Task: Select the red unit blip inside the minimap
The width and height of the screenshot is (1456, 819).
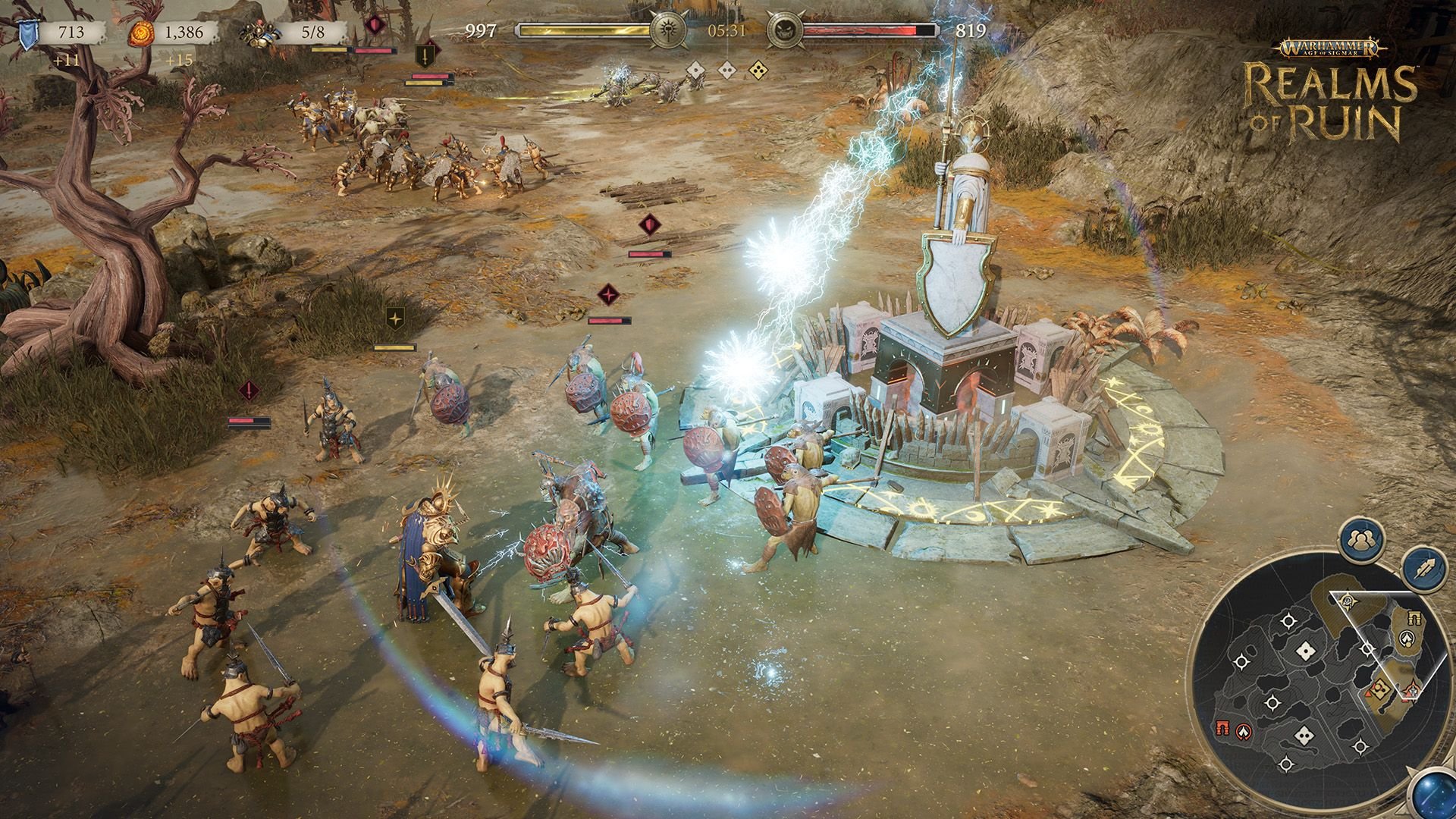Action: (1368, 693)
